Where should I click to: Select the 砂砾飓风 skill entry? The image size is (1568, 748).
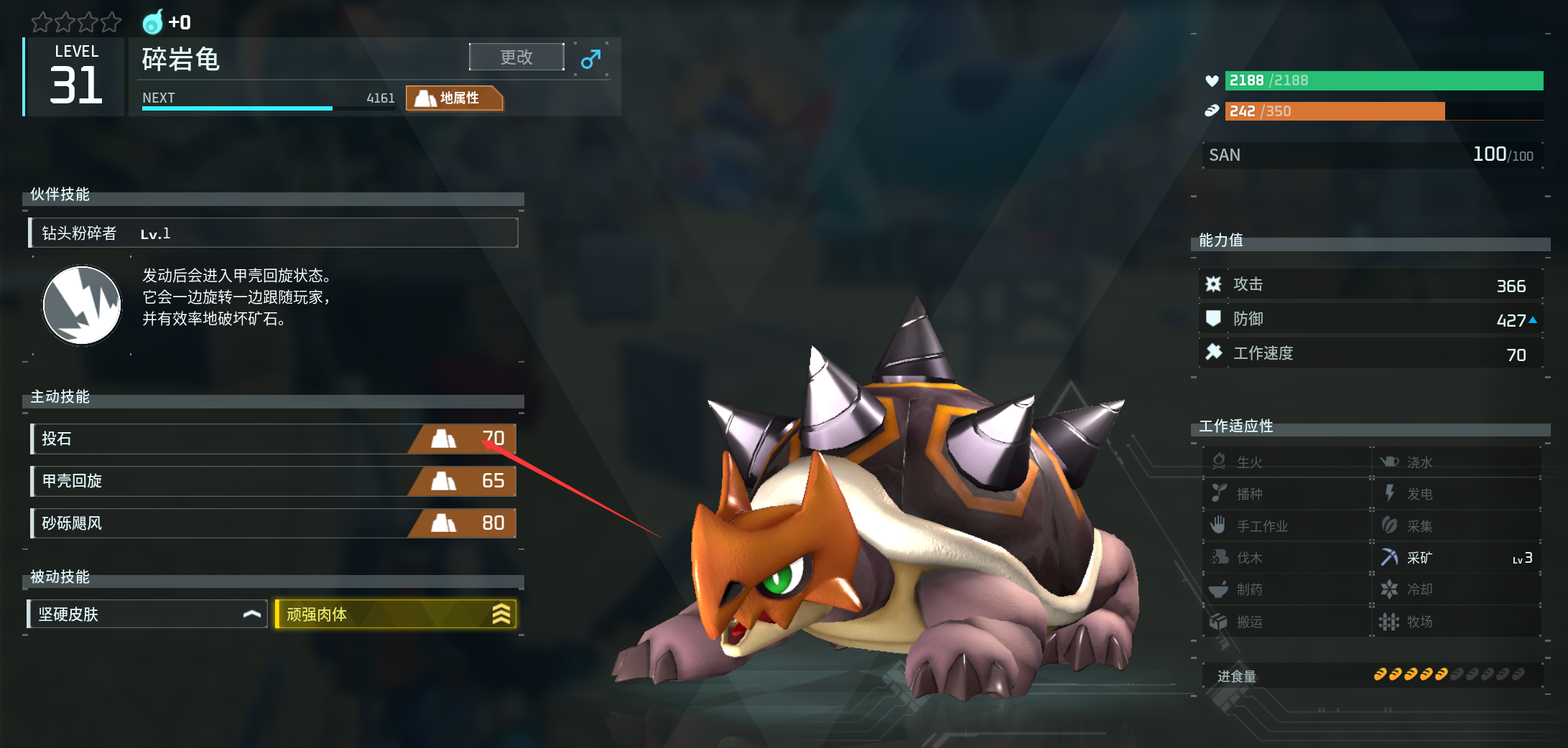pyautogui.click(x=273, y=523)
